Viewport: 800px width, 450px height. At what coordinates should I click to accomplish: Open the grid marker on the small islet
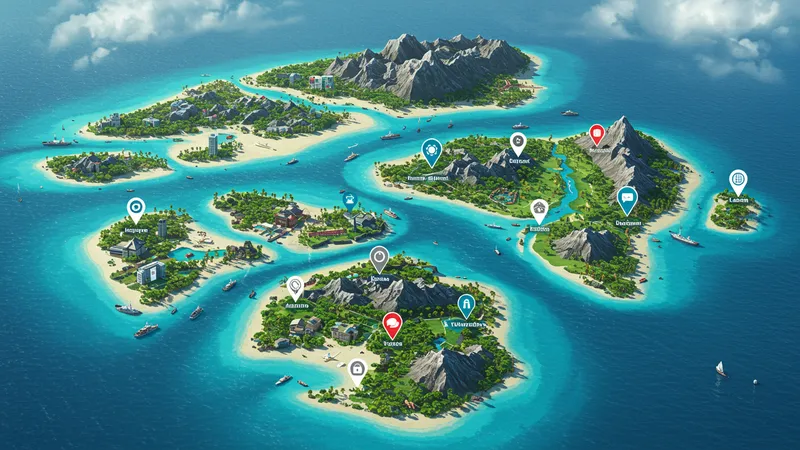[x=738, y=180]
